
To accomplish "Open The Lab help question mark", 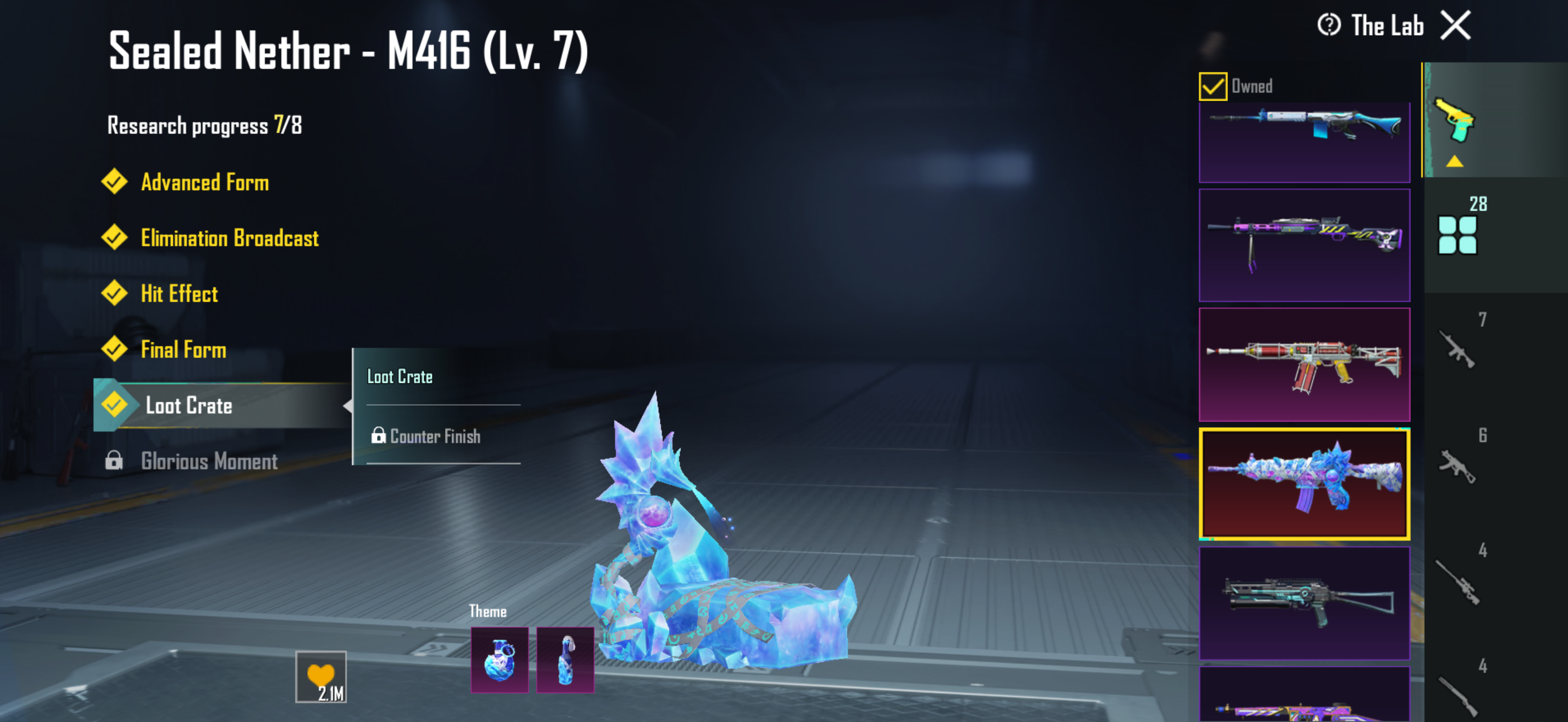I will click(1329, 26).
